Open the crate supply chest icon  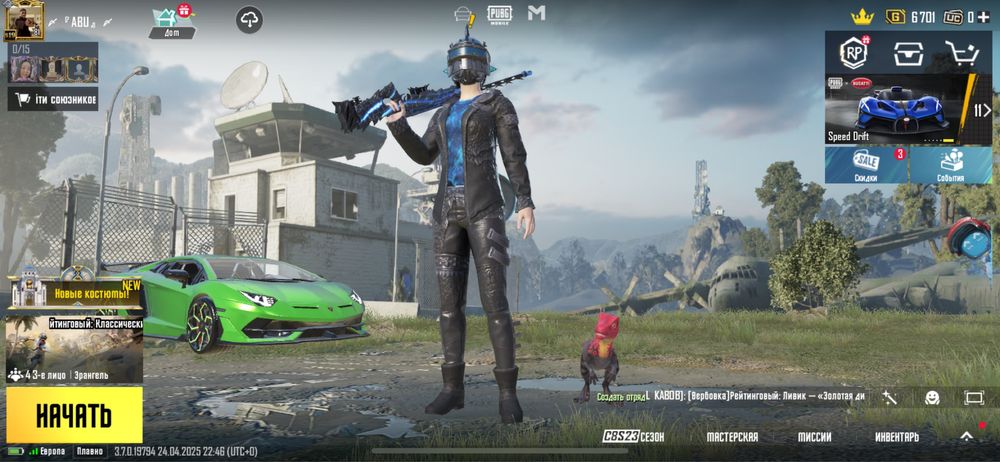pyautogui.click(x=908, y=52)
